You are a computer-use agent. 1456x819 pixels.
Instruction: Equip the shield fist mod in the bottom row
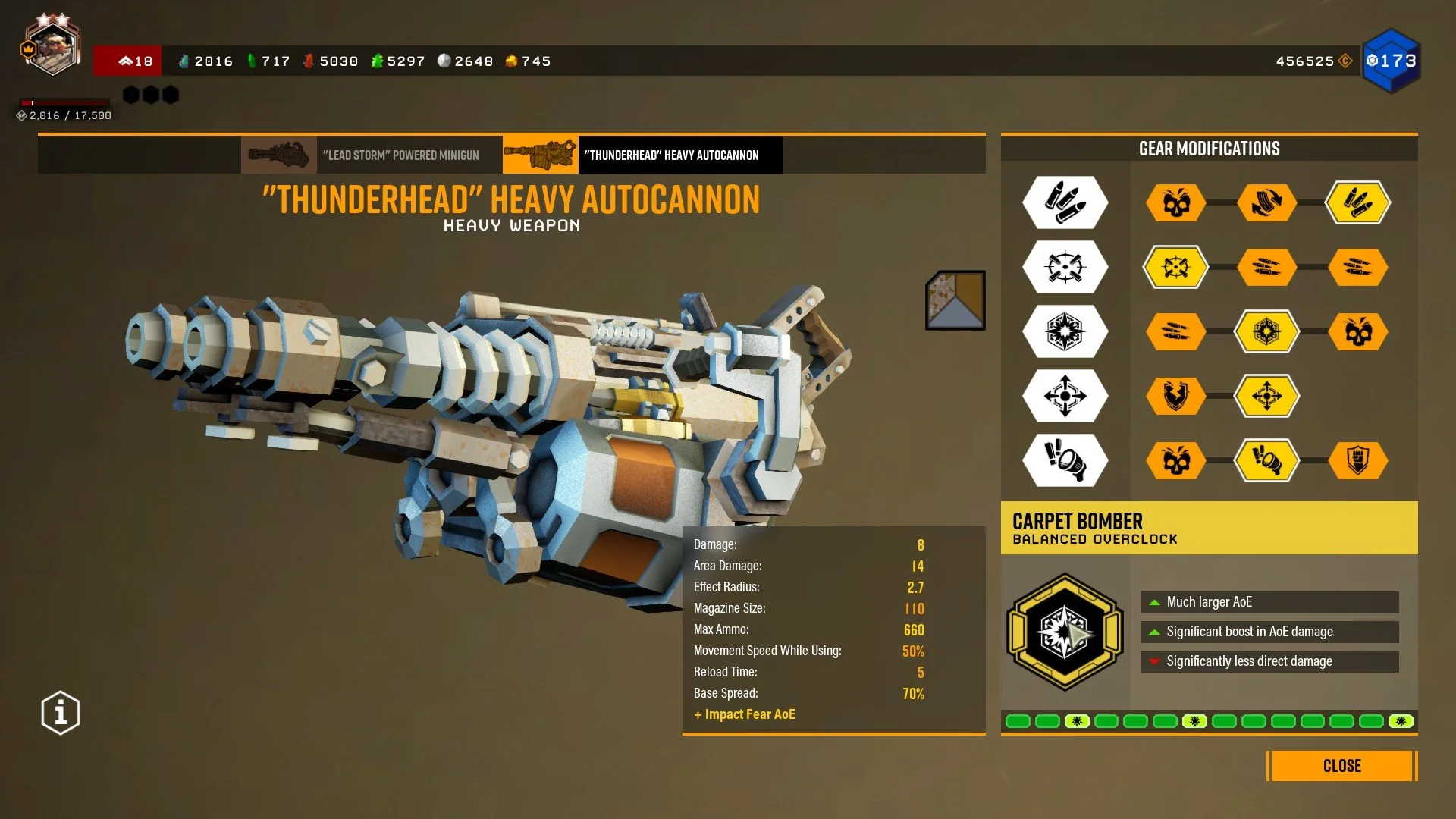(x=1357, y=460)
